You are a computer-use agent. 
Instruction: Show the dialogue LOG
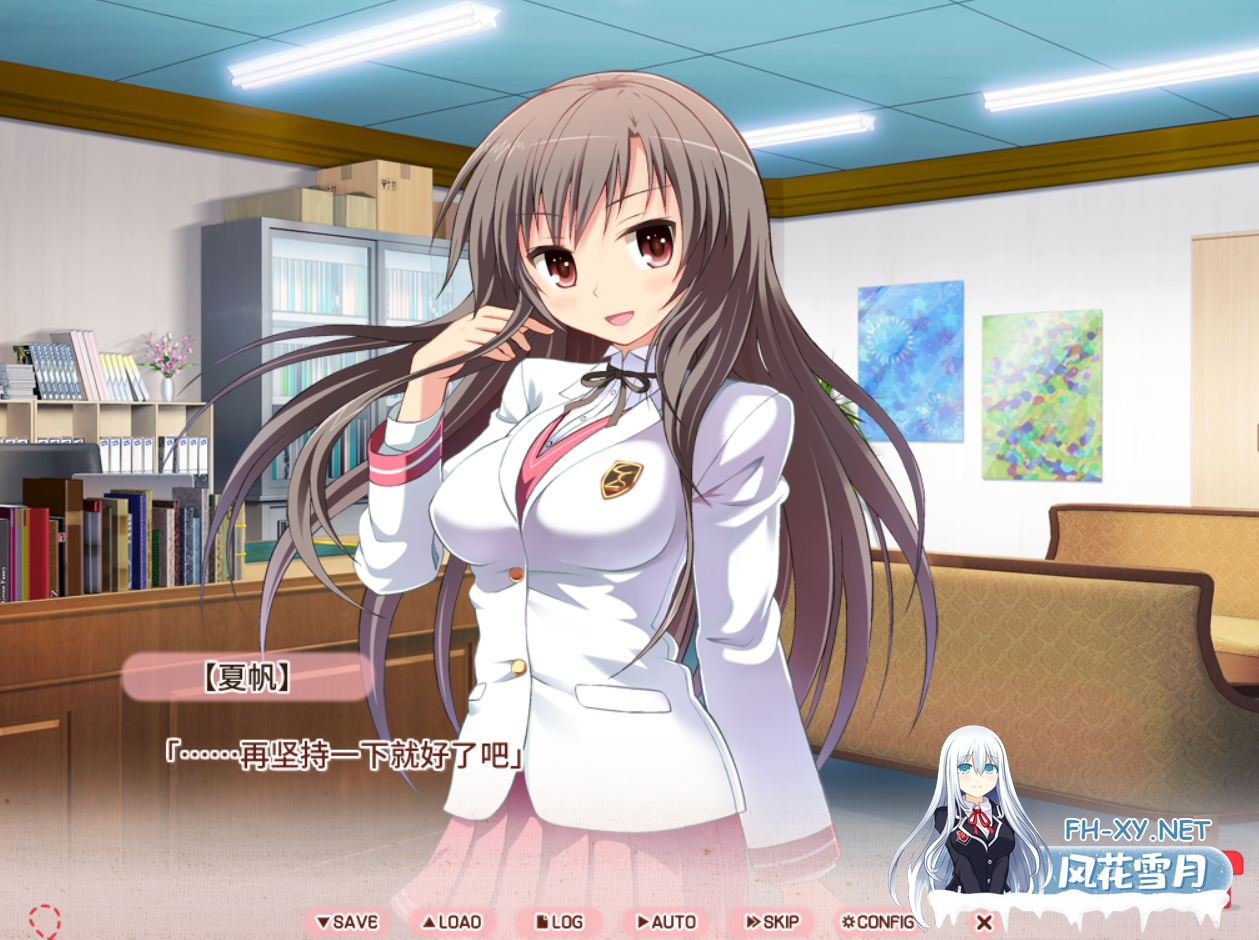click(x=560, y=922)
